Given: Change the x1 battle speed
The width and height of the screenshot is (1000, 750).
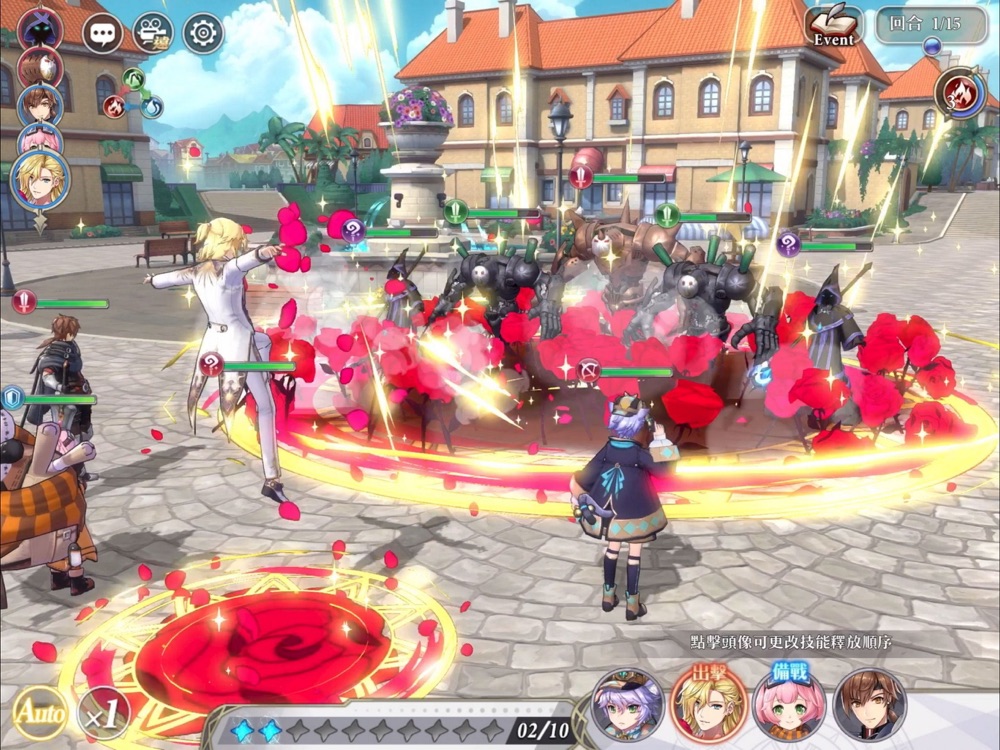Looking at the screenshot, I should point(103,713).
